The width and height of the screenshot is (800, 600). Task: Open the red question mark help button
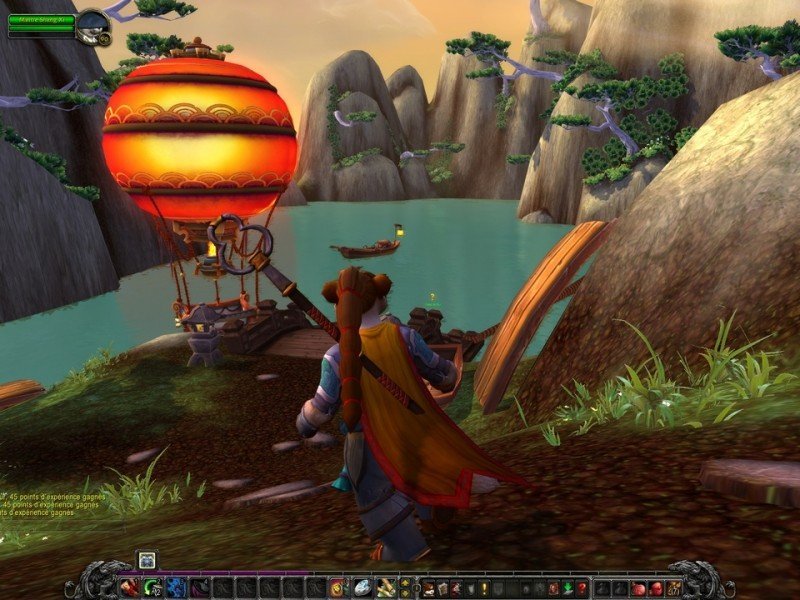point(582,588)
